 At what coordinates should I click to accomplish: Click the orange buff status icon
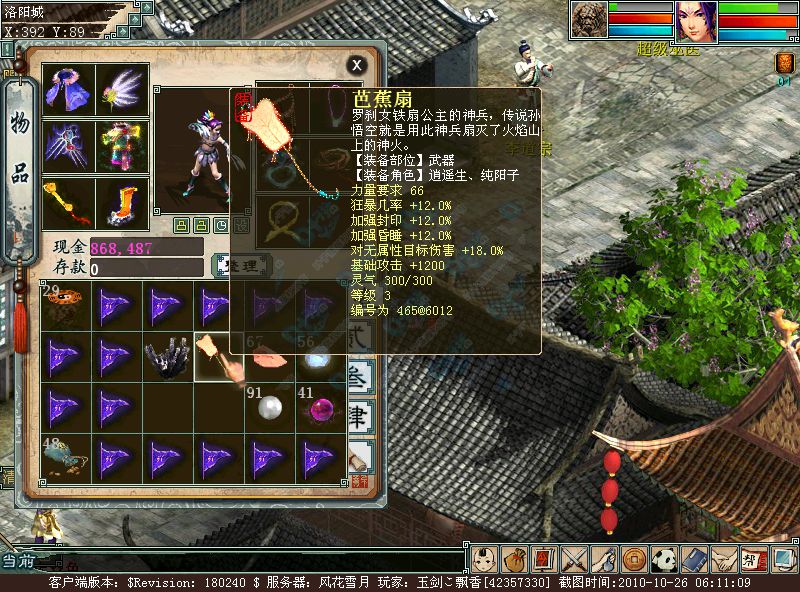click(785, 63)
